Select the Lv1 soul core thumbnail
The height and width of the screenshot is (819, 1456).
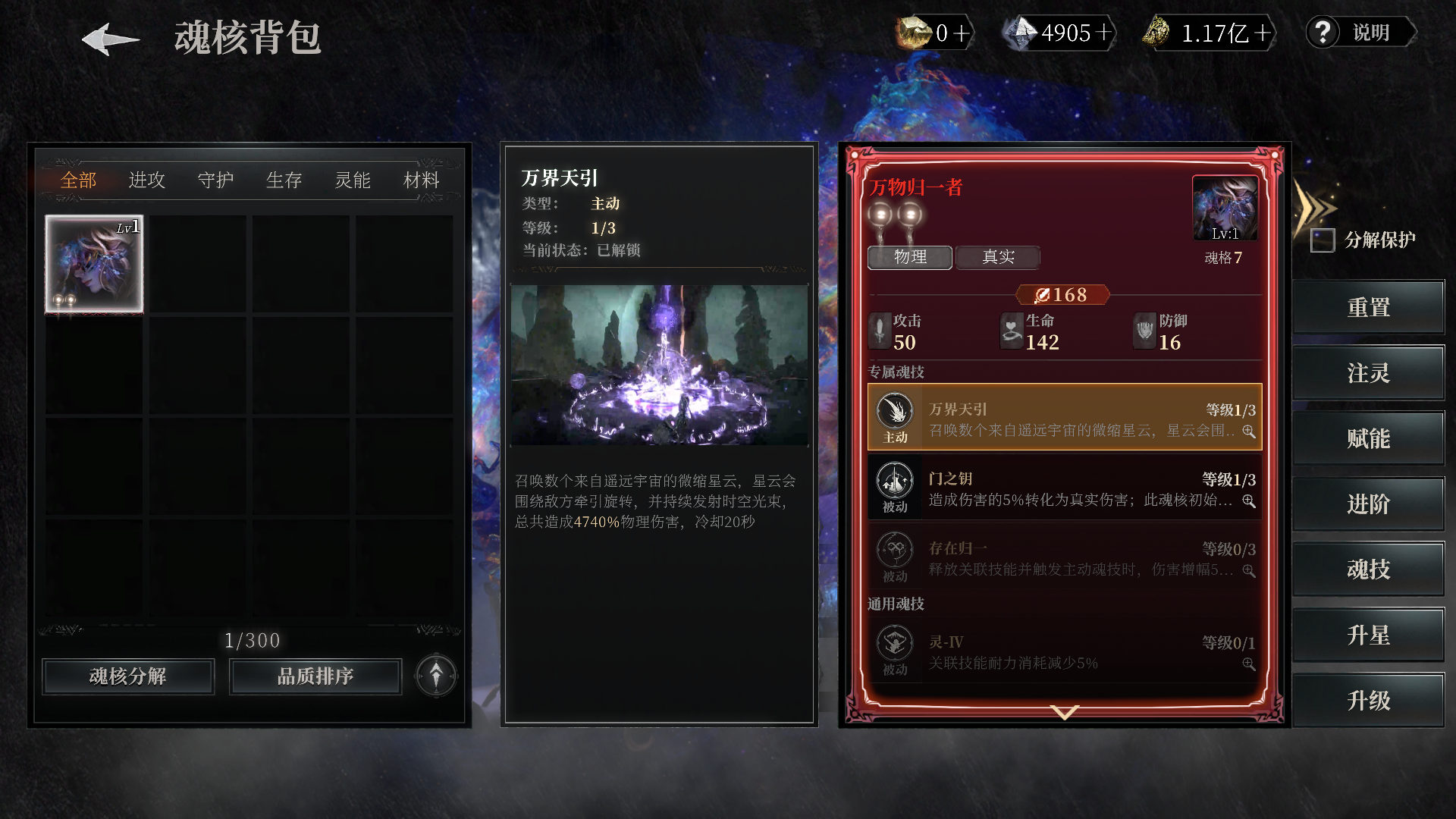pos(93,263)
